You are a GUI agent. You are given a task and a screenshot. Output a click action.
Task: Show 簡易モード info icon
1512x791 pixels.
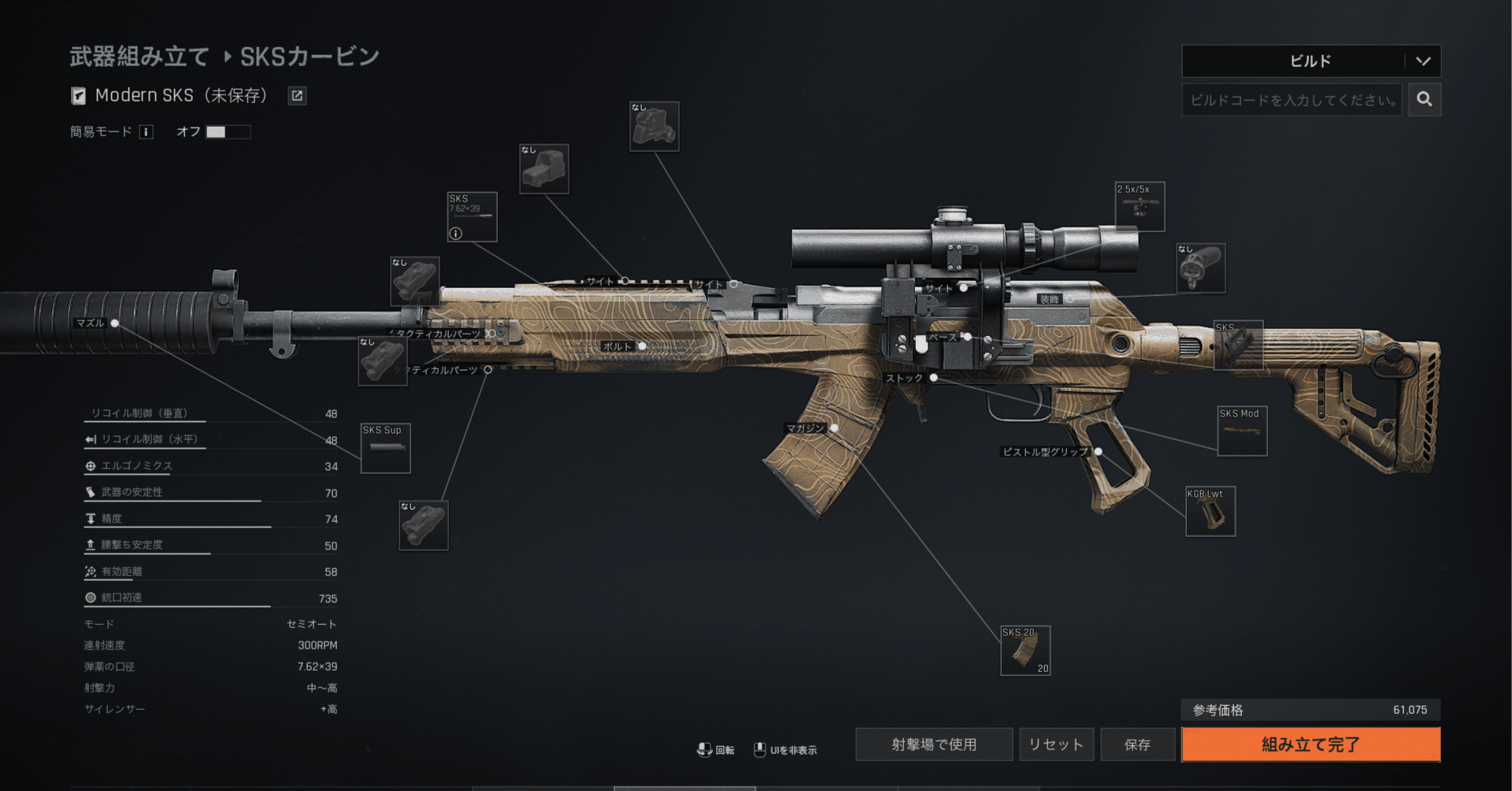[146, 132]
